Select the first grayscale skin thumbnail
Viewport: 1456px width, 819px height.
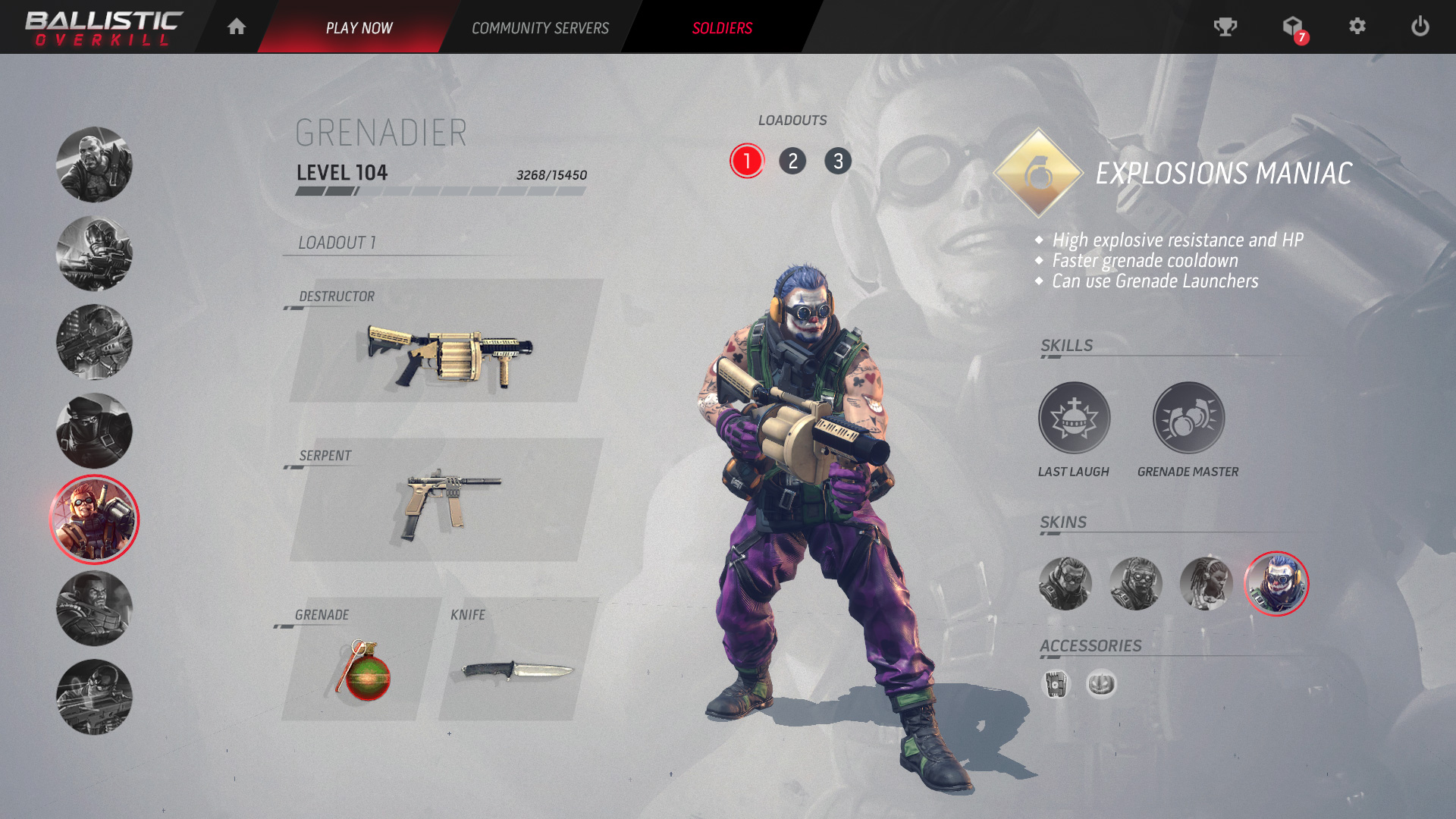pyautogui.click(x=1065, y=583)
